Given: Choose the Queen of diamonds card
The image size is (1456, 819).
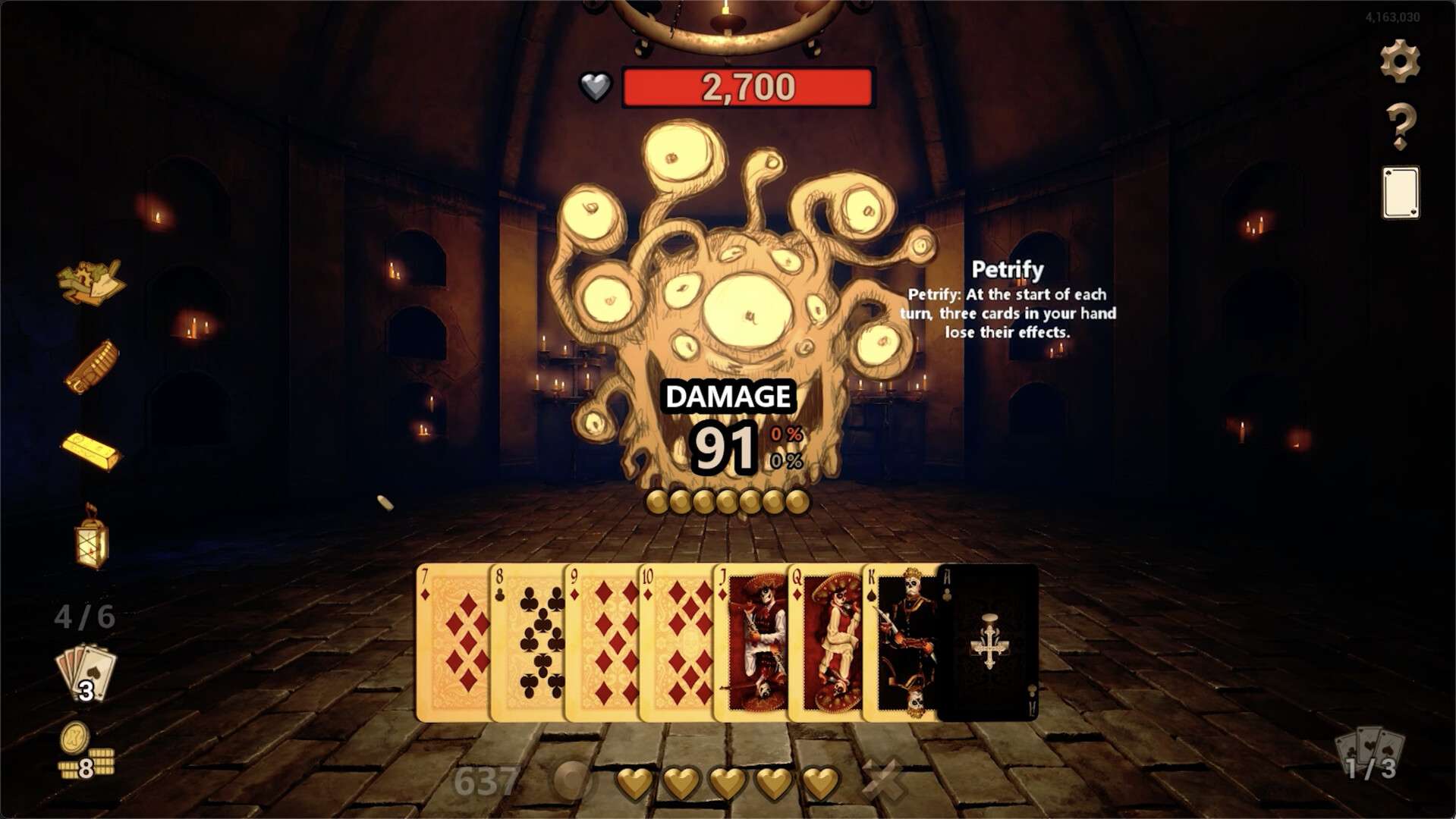Looking at the screenshot, I should point(825,642).
